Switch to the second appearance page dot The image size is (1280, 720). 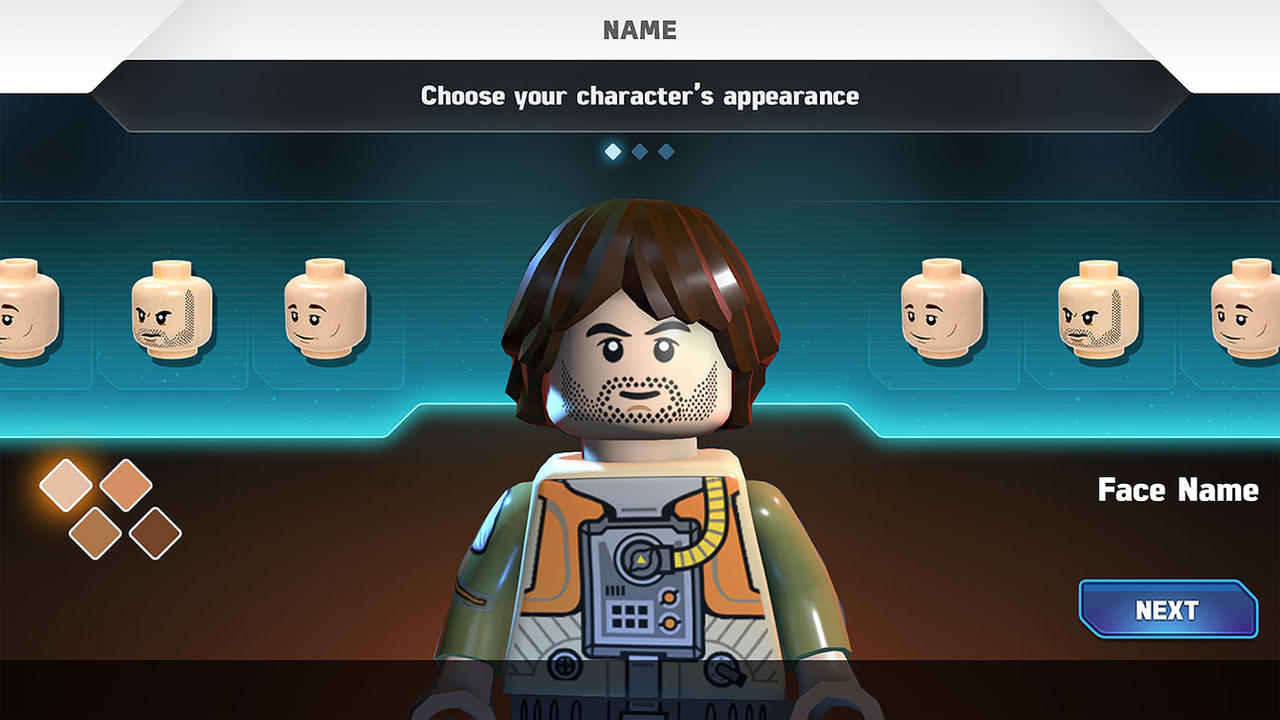(x=638, y=151)
